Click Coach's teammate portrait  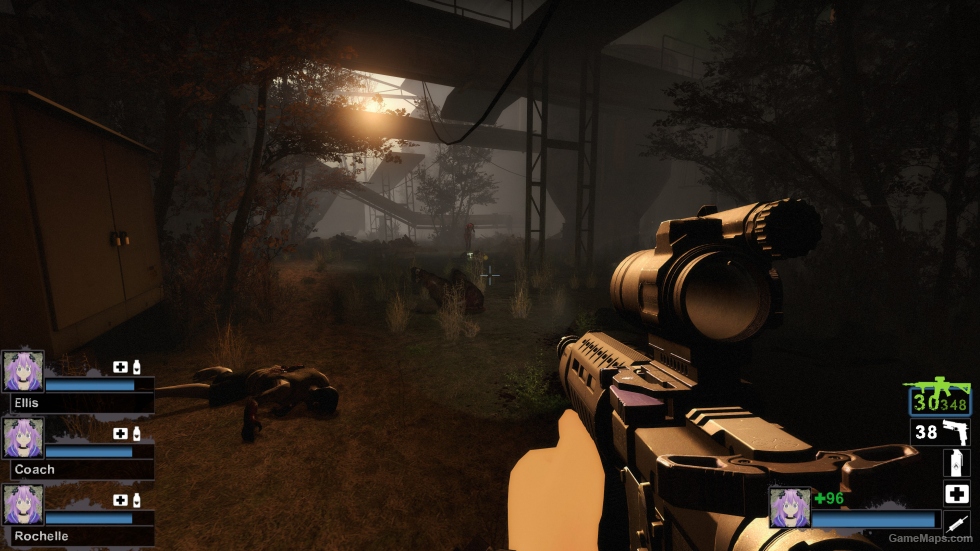click(22, 438)
